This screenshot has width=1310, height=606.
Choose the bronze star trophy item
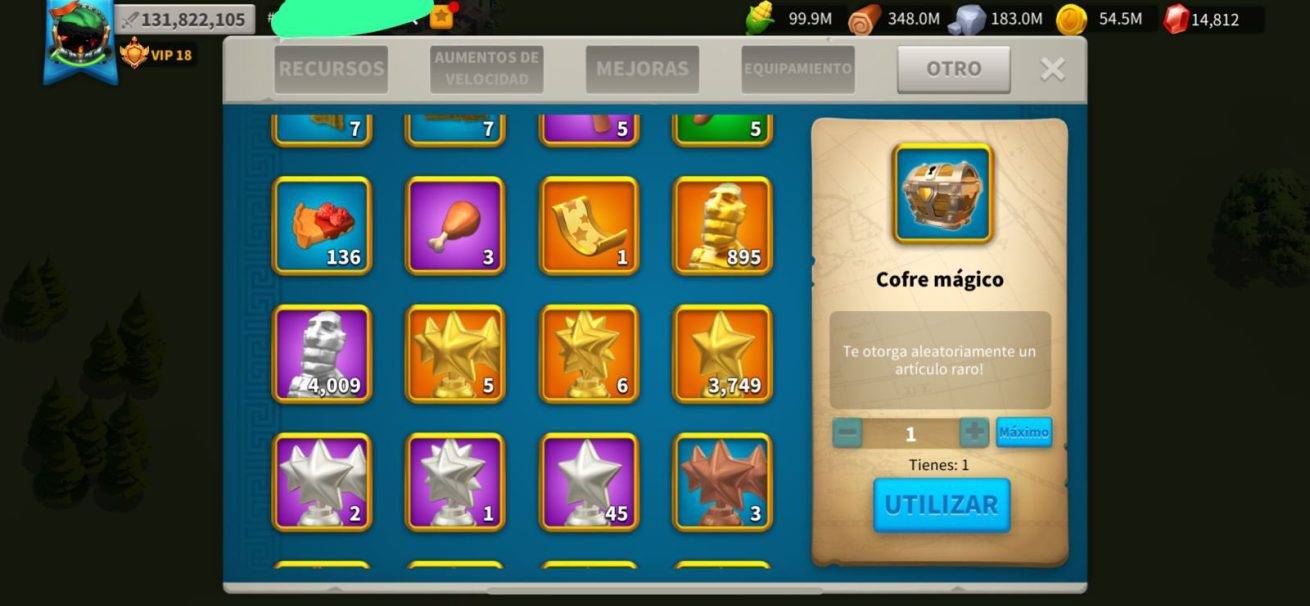(722, 482)
